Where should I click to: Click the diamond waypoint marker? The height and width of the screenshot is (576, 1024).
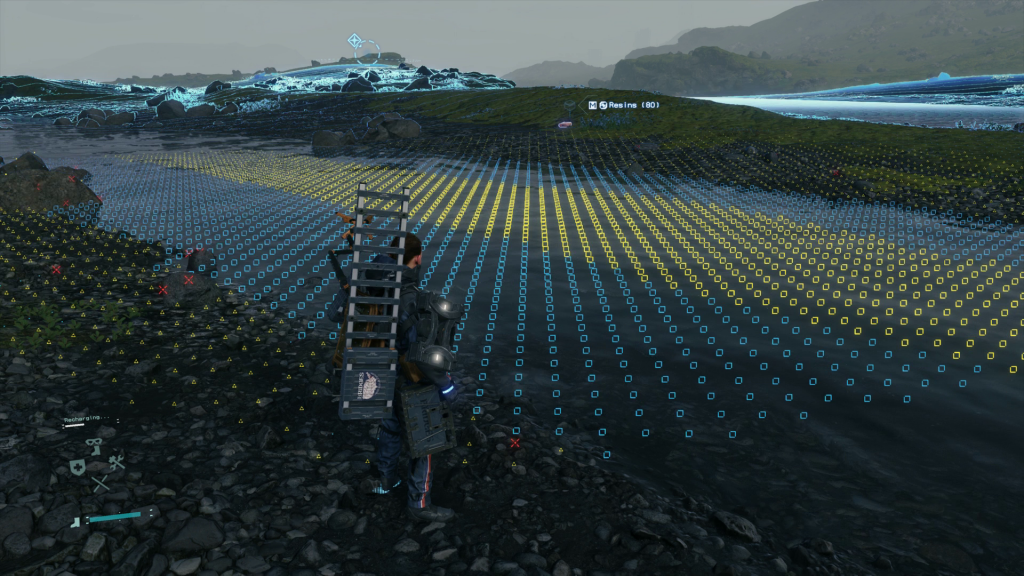[x=354, y=41]
